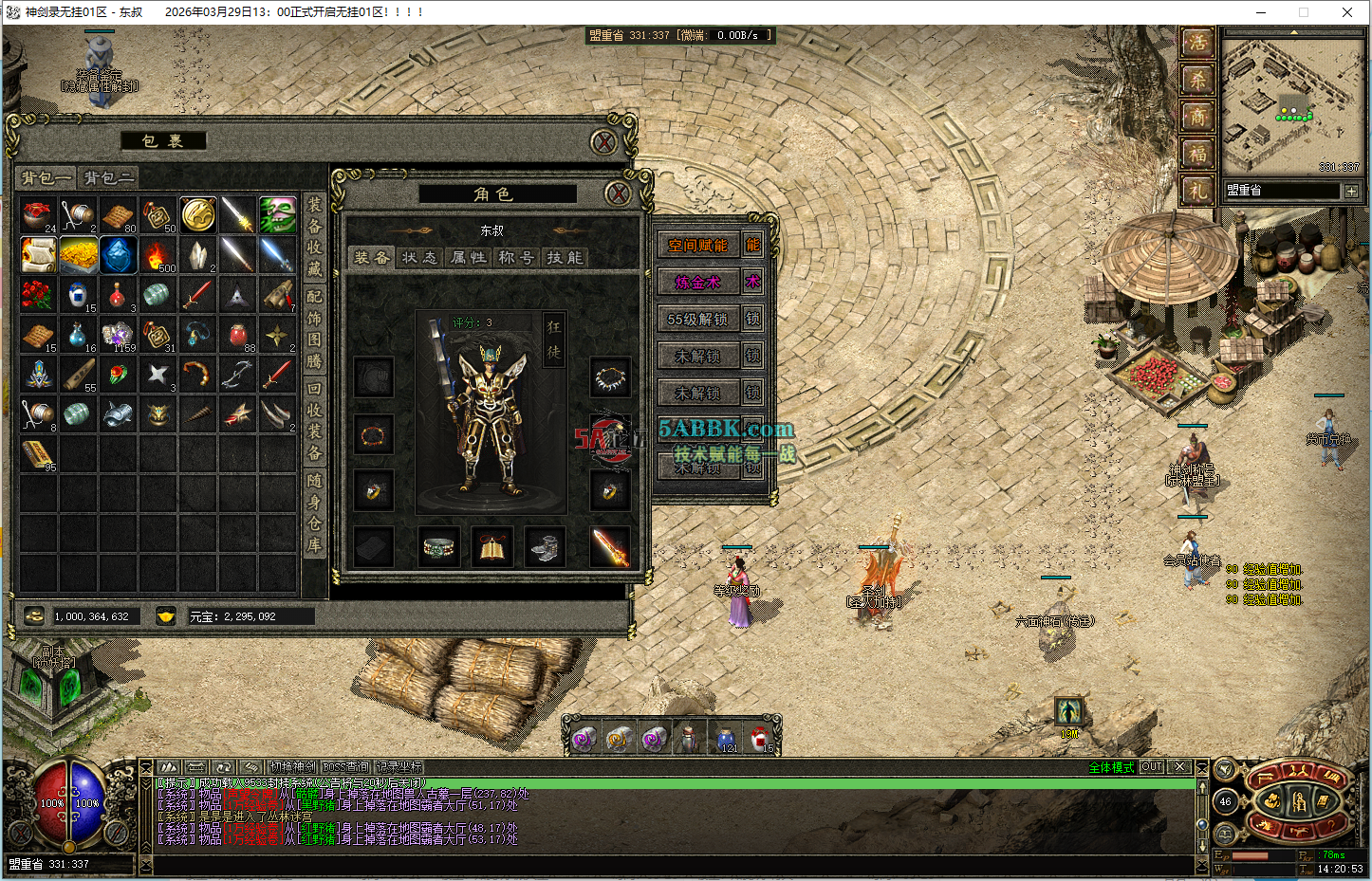
Task: Switch to the 背包二 bag tab
Action: (108, 177)
